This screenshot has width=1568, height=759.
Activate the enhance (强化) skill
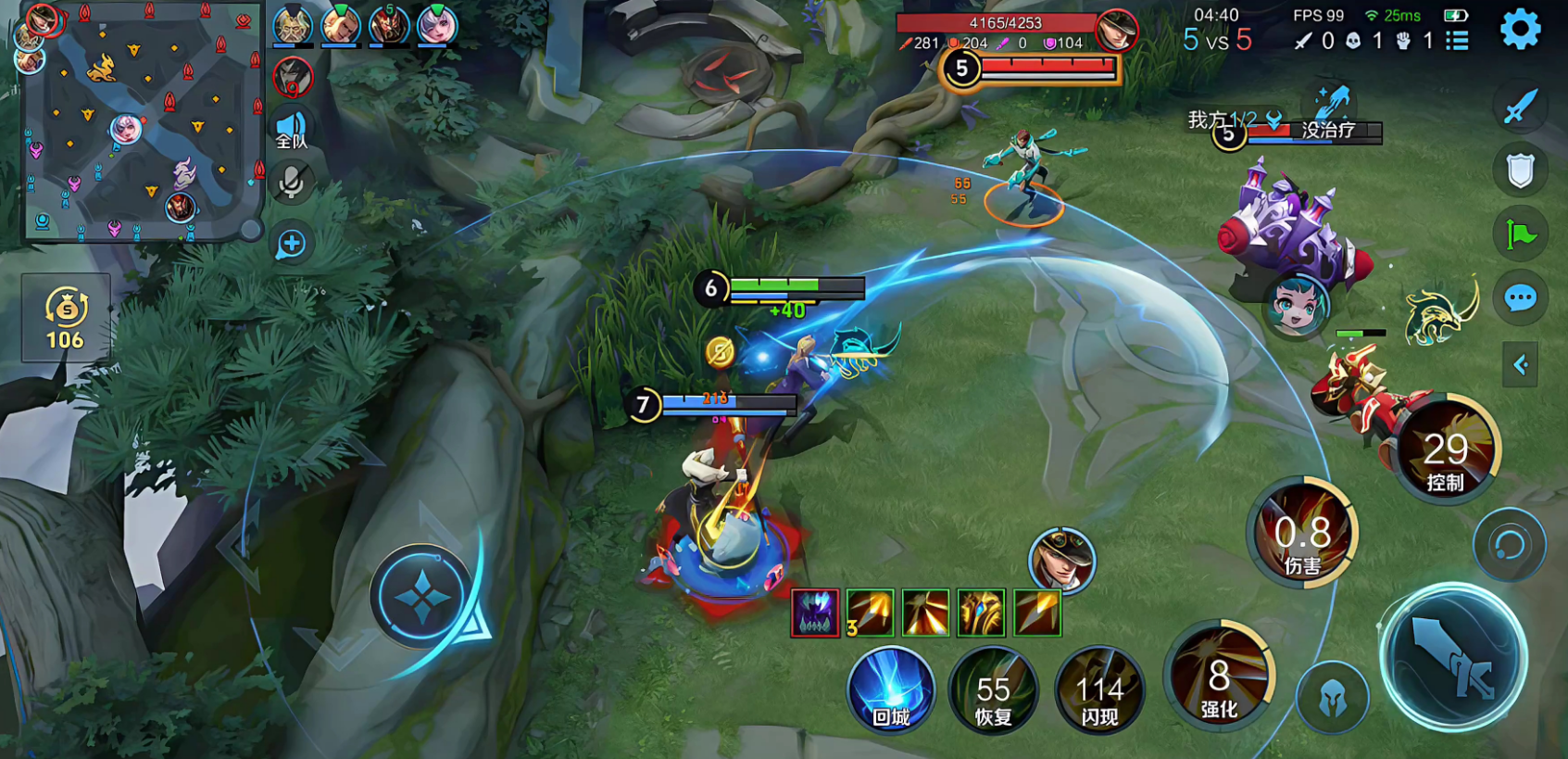[1219, 677]
